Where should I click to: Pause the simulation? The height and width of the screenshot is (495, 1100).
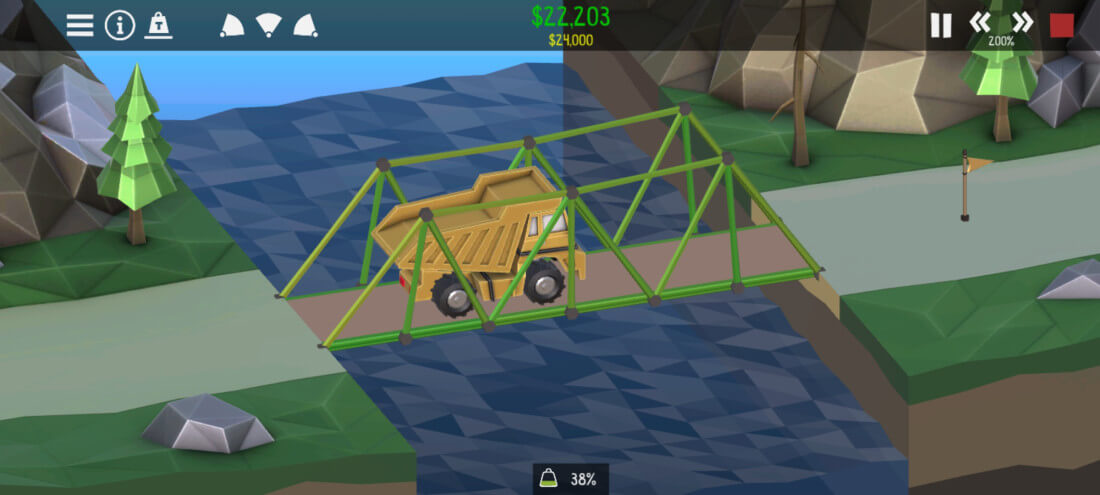[941, 25]
